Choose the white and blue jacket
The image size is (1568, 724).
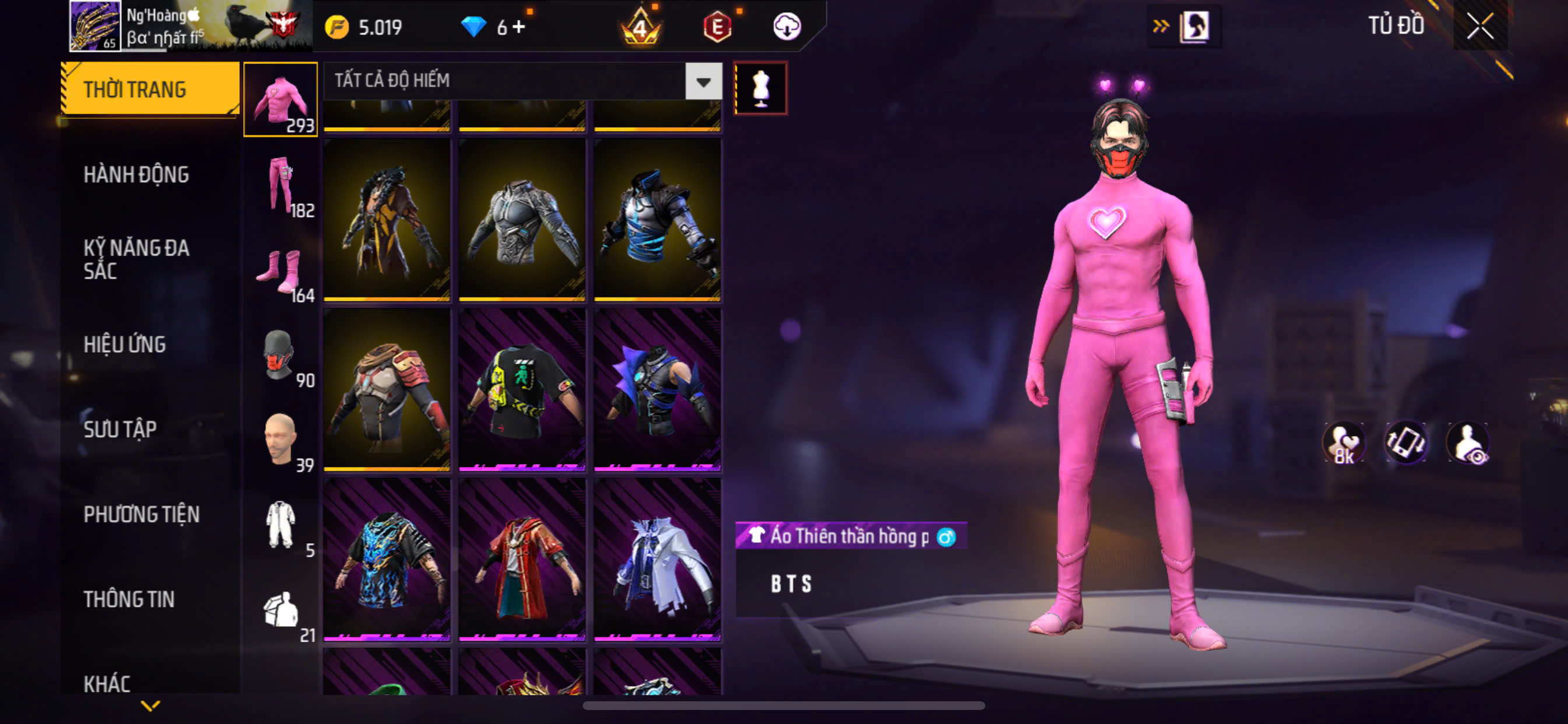(657, 558)
